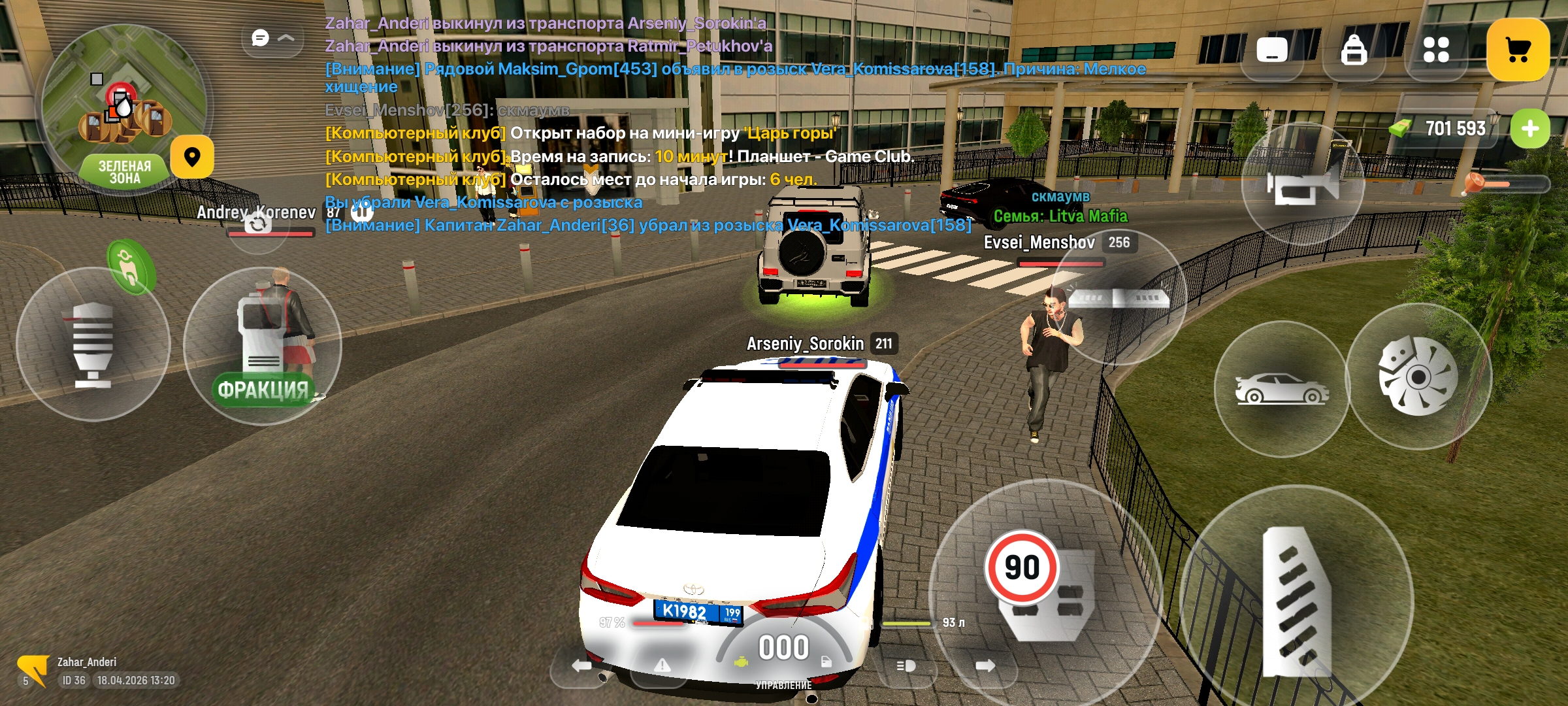
Task: Toggle the 90 speed limiter sign
Action: pyautogui.click(x=1022, y=567)
